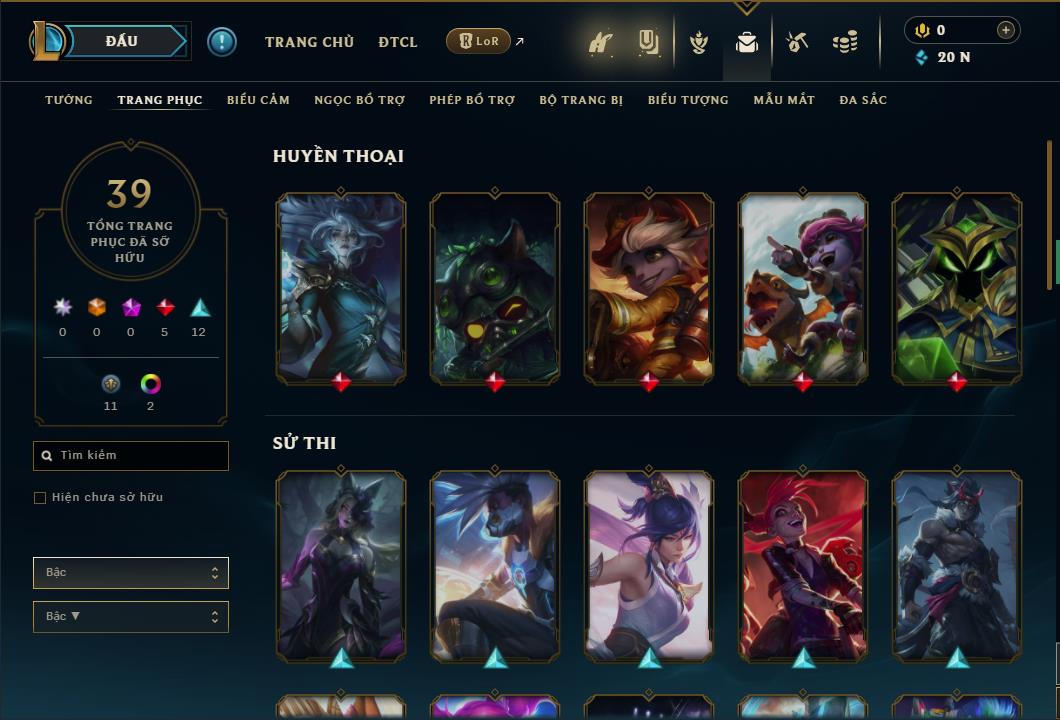Start a match with the ĐẤU button
This screenshot has width=1060, height=720.
tap(121, 41)
